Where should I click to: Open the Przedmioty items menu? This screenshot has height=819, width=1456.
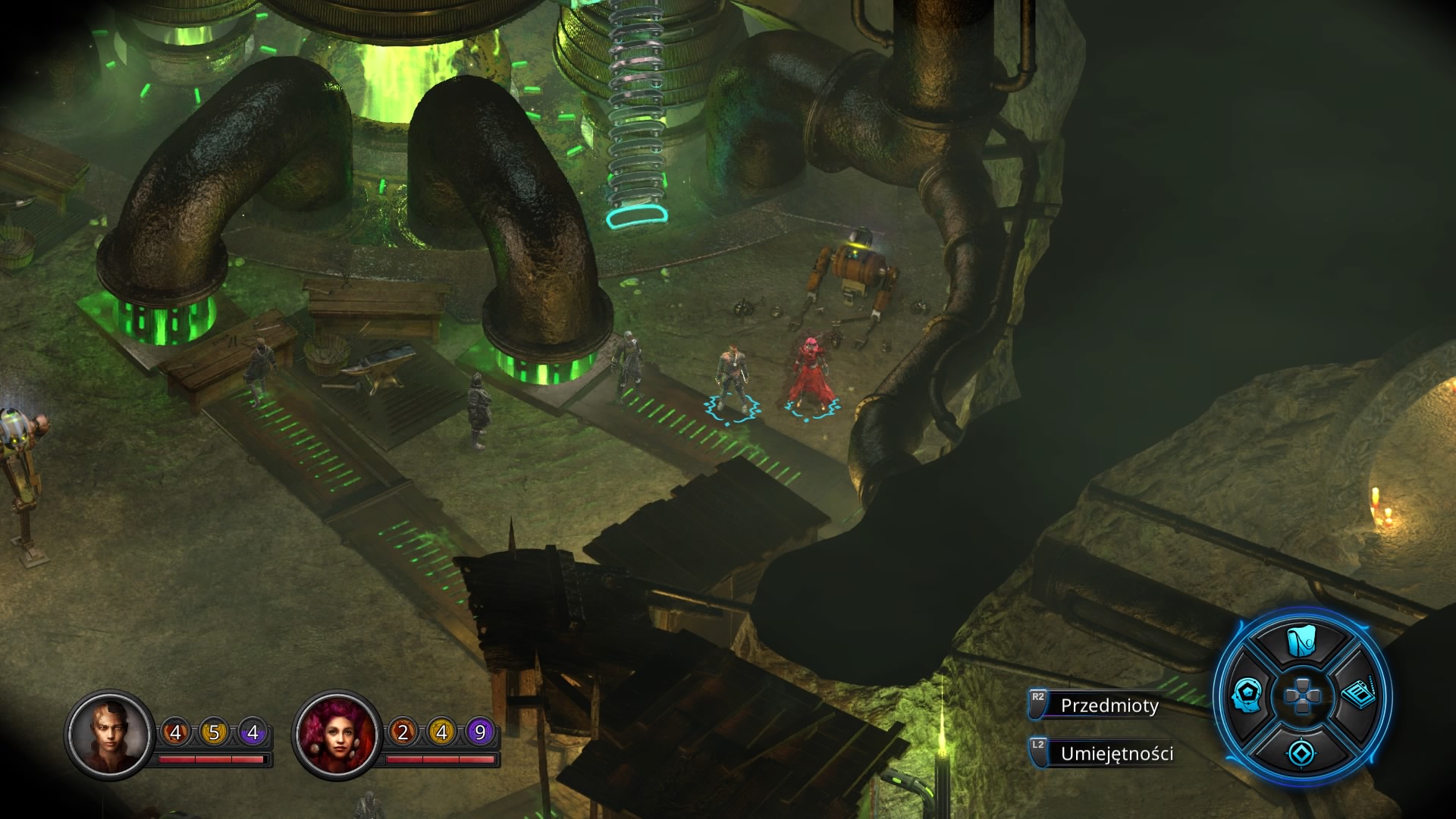1109,705
